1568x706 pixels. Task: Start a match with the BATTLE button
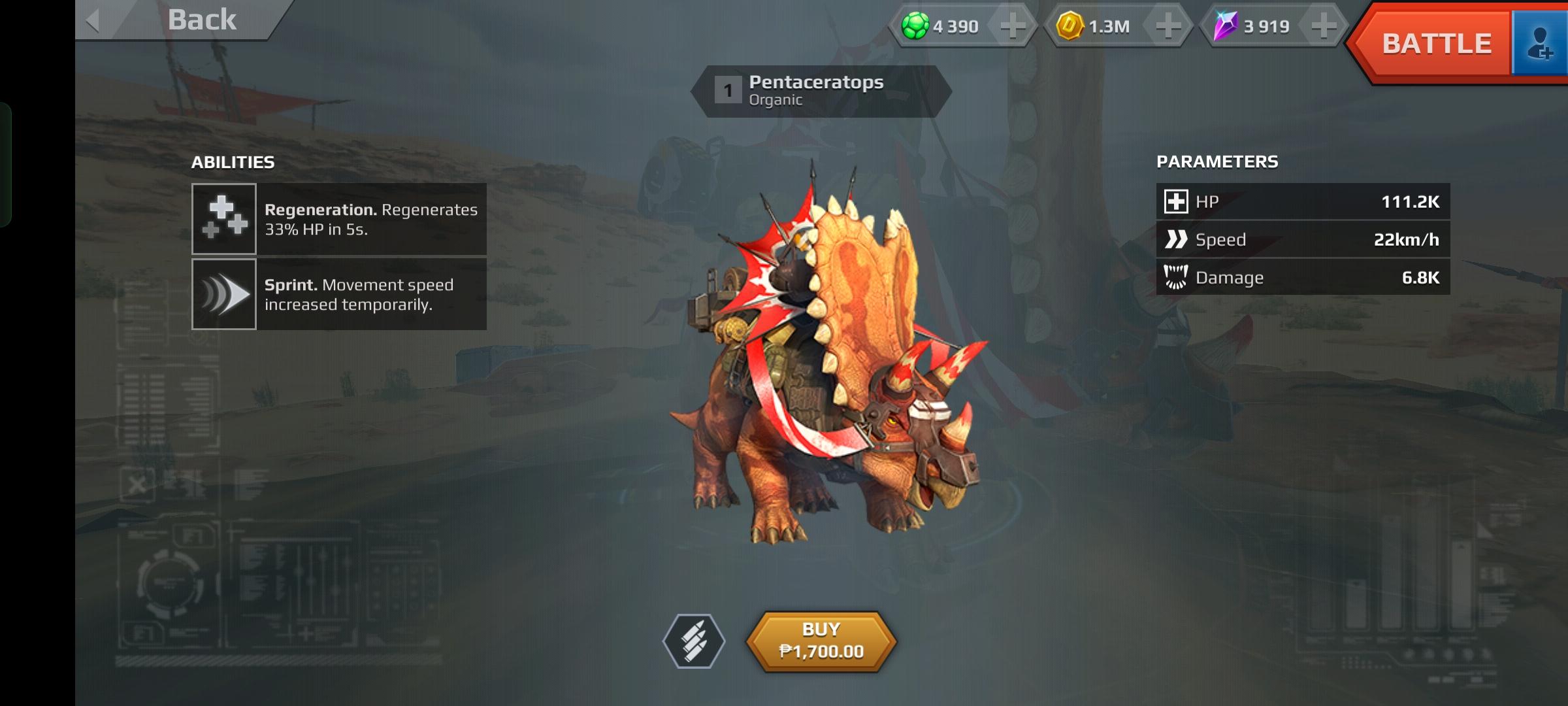[x=1435, y=44]
